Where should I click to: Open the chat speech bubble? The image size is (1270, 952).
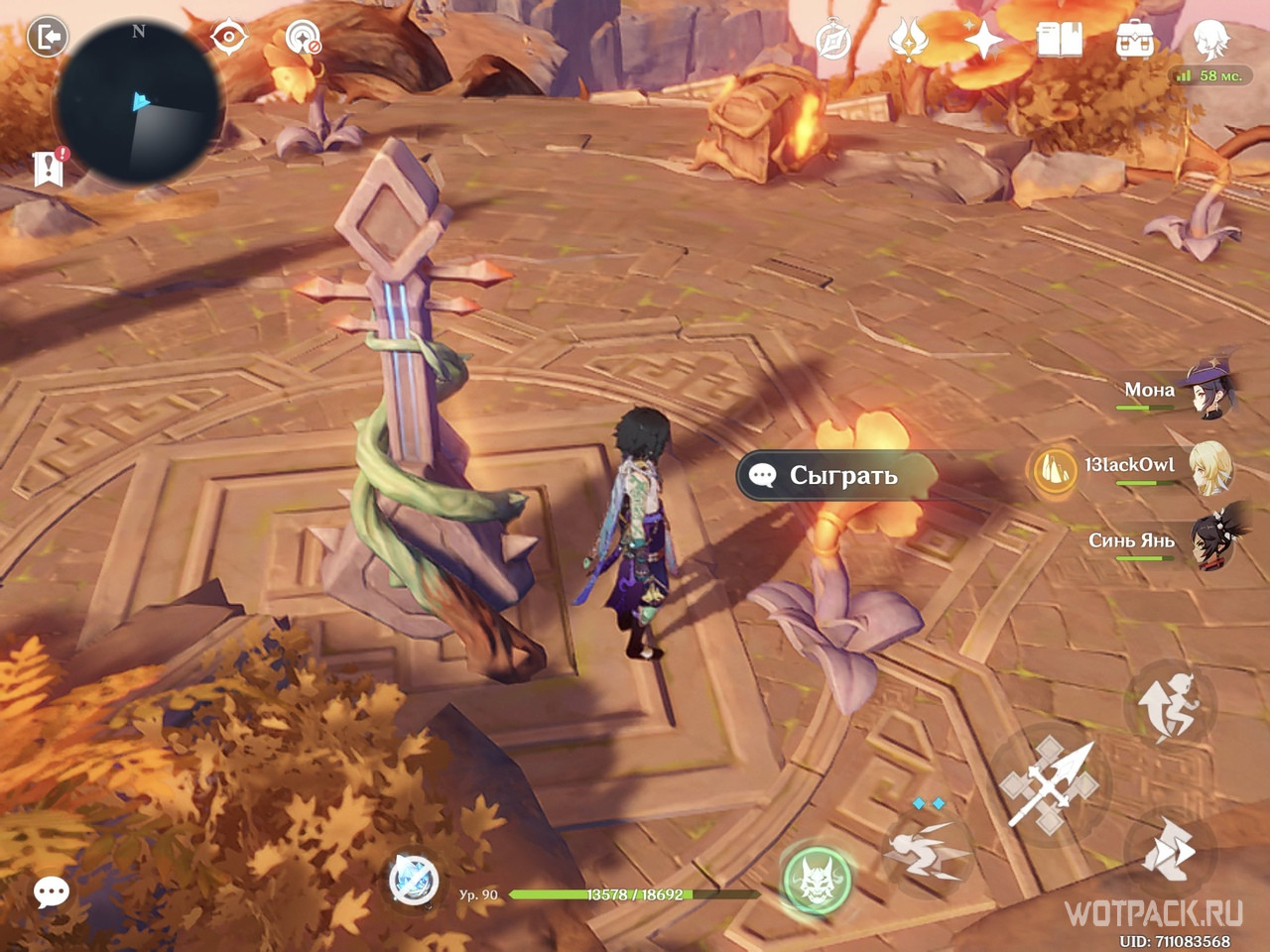pyautogui.click(x=51, y=892)
